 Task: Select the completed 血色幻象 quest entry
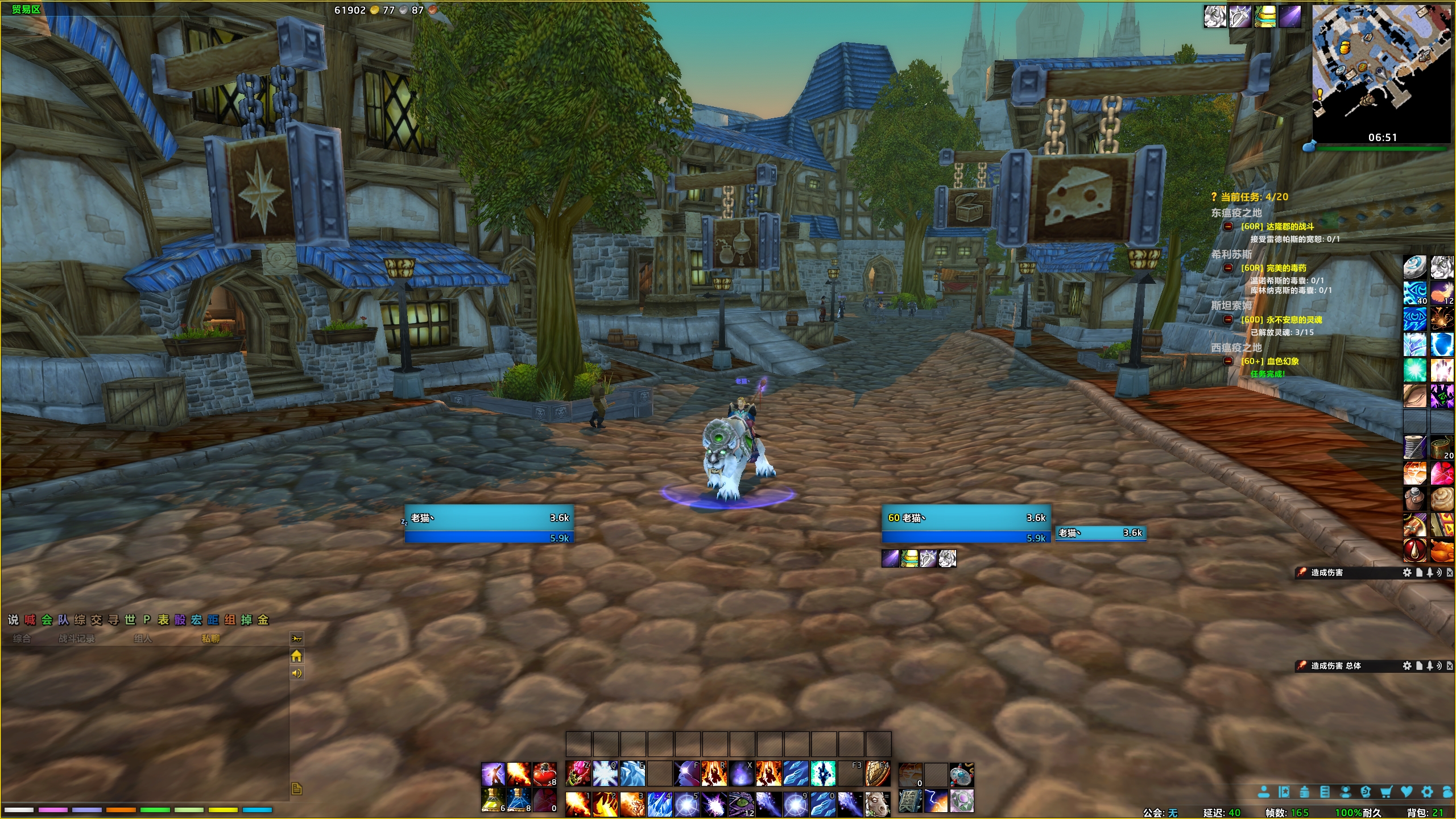tap(1269, 361)
